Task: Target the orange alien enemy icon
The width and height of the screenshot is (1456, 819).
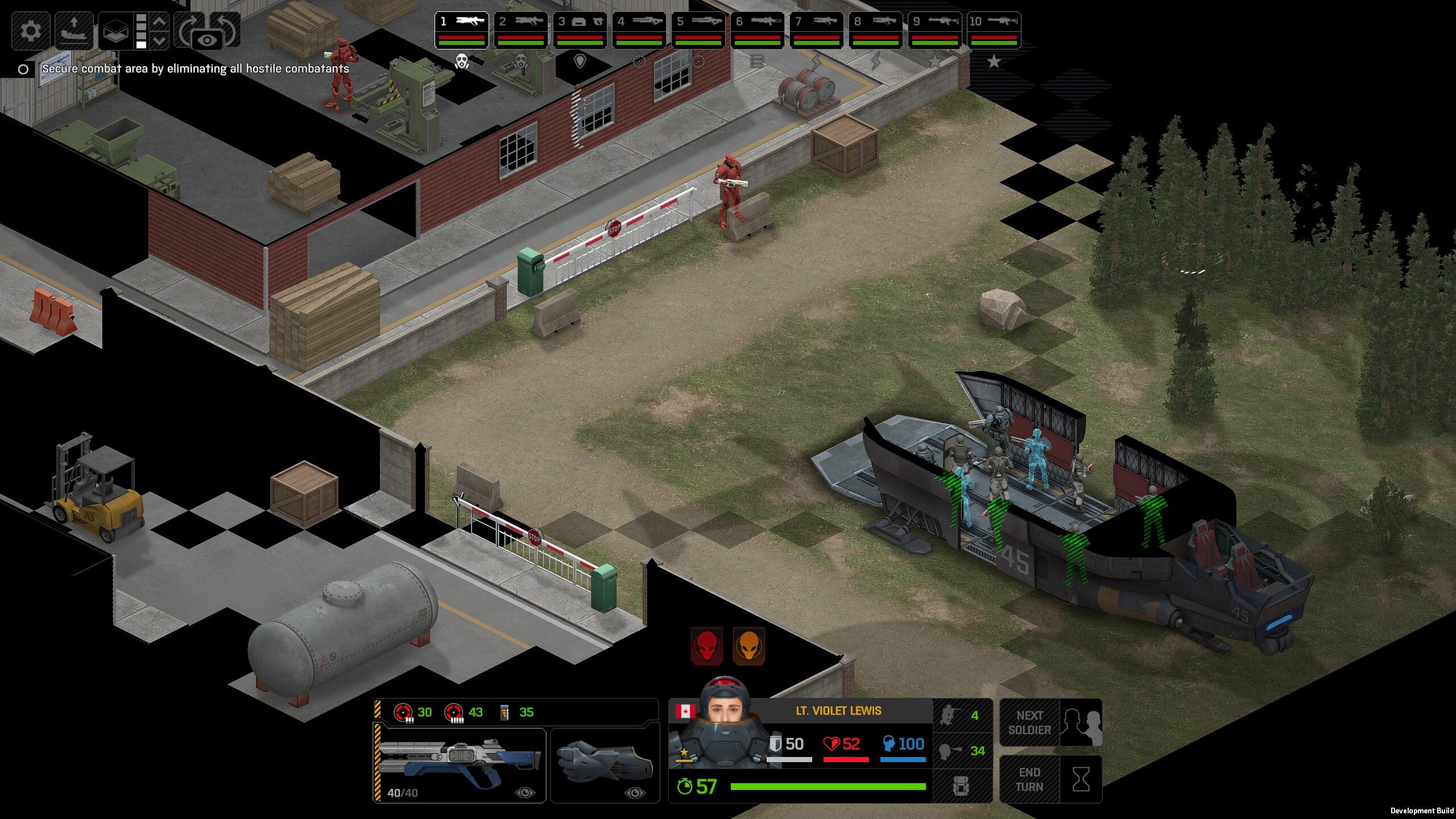Action: [x=749, y=646]
